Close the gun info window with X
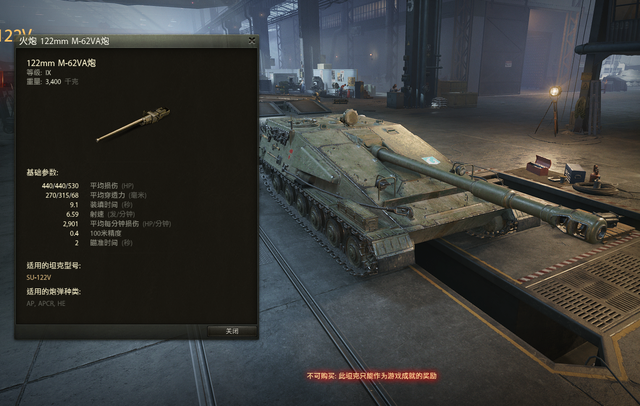This screenshot has height=406, width=640. pos(252,41)
